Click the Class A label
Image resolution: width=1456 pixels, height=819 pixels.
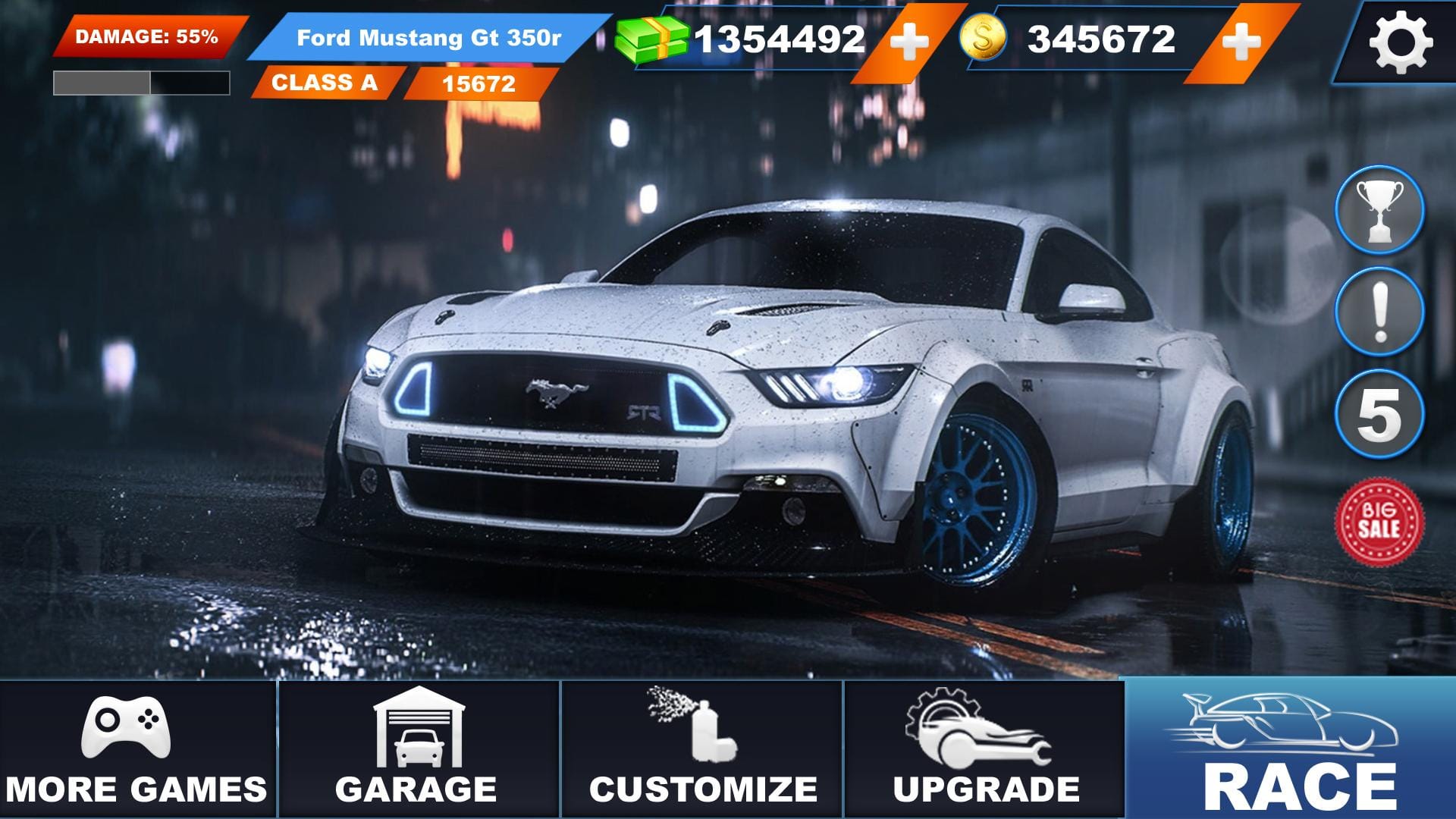(326, 83)
